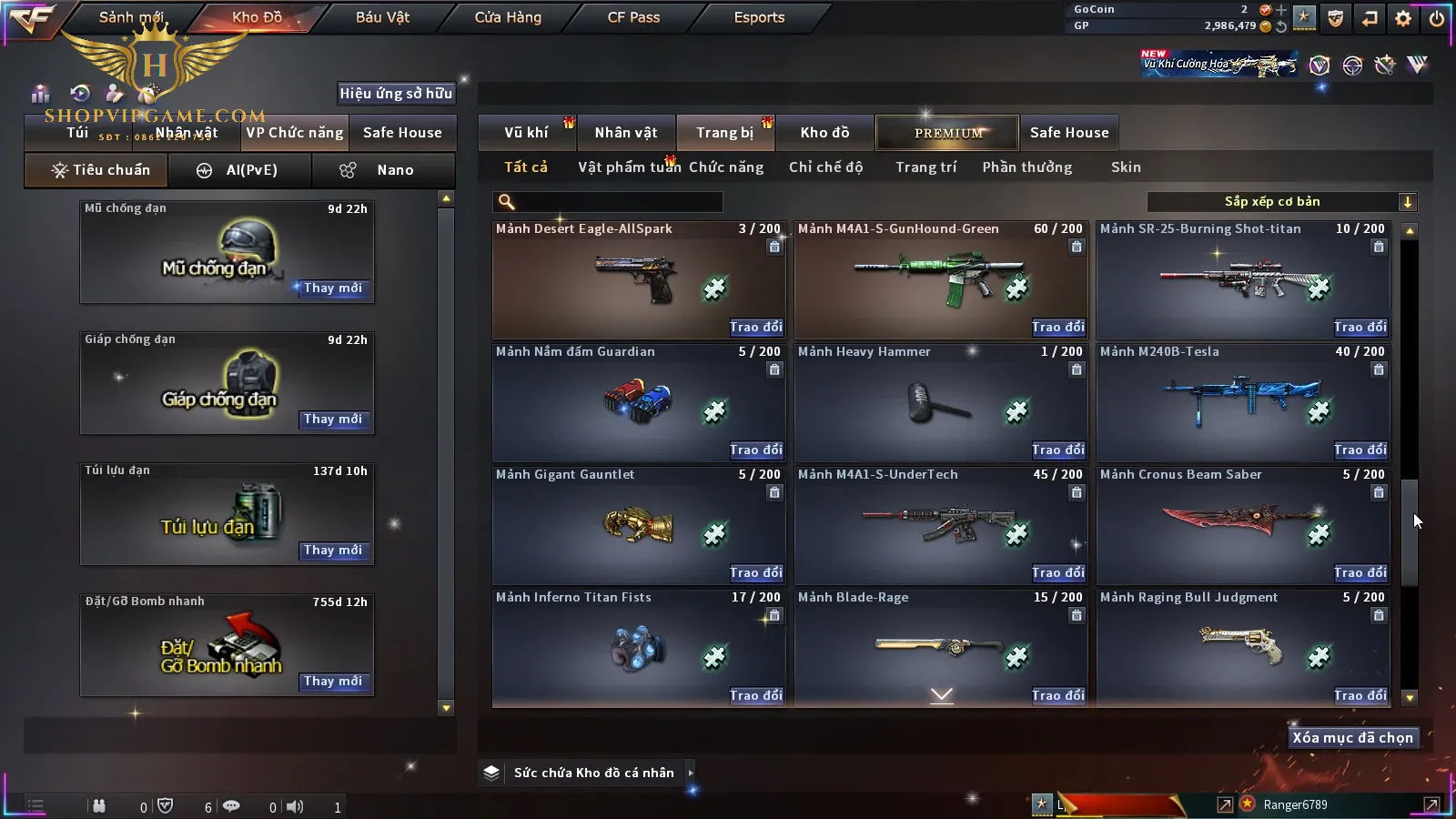Renew the Mũ chống đạn item
Viewport: 1456px width, 819px height.
pos(333,288)
